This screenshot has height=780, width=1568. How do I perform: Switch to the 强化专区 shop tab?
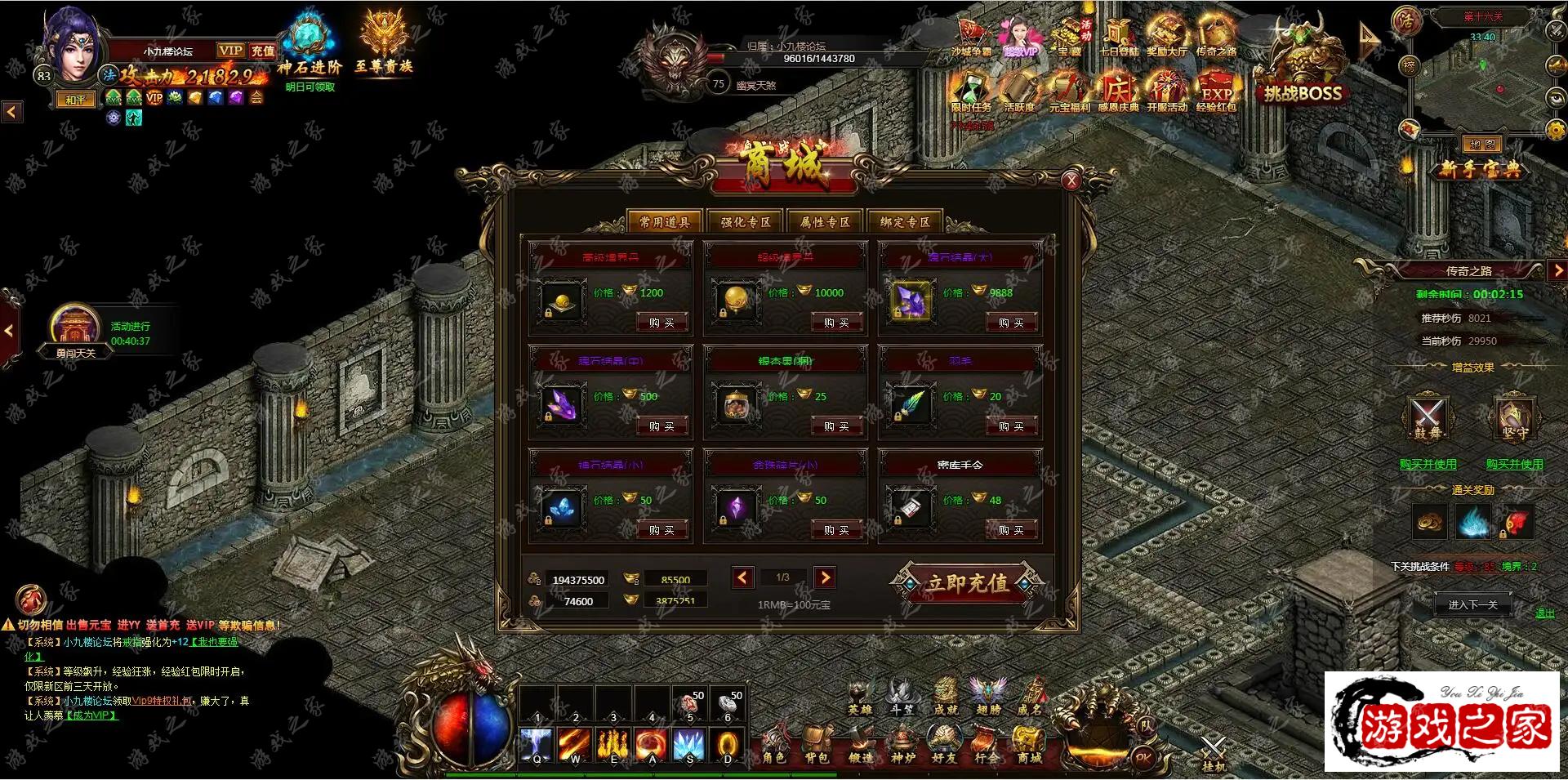click(745, 221)
